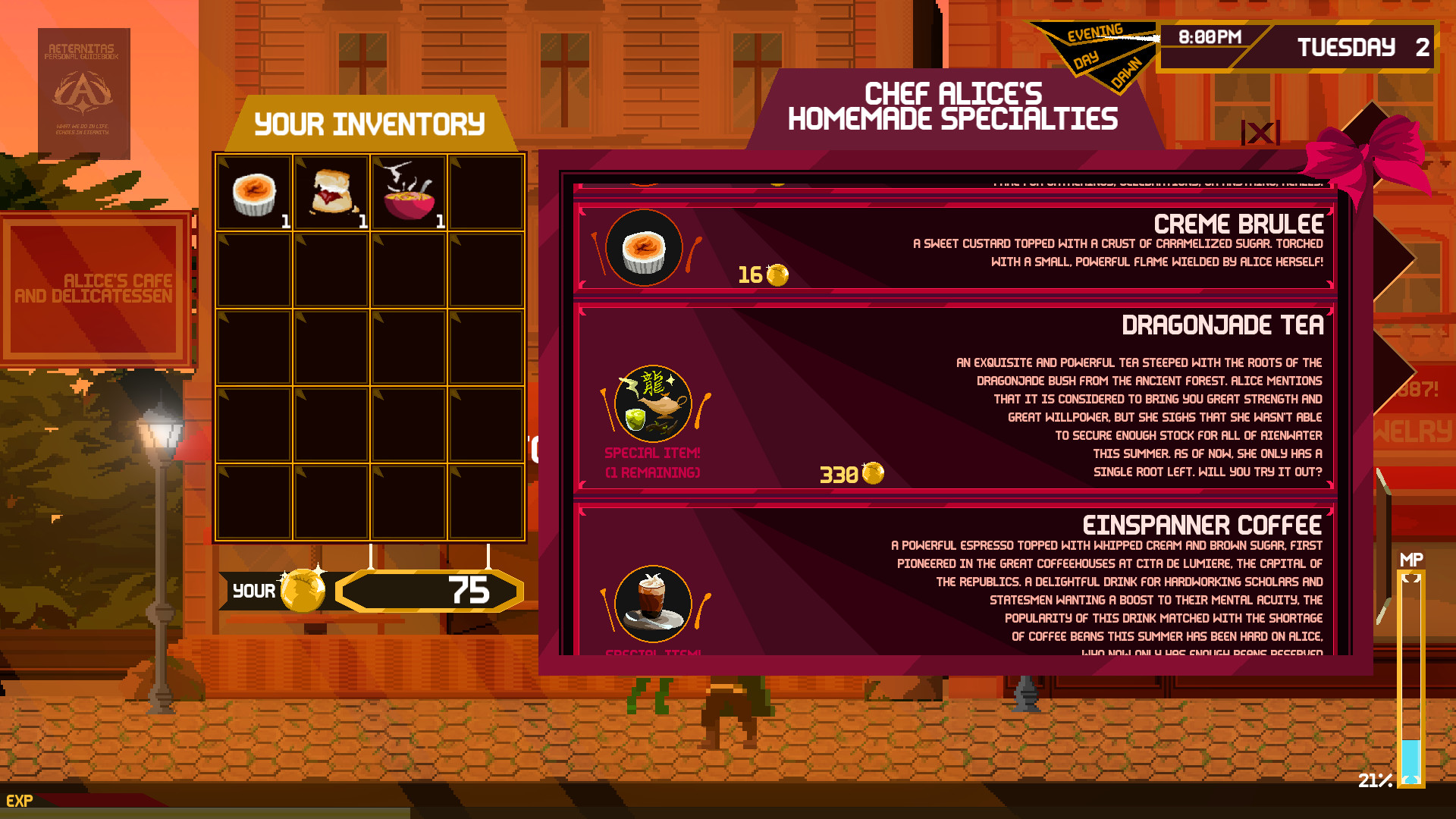The image size is (1456, 819).
Task: Close the shop with the X button
Action: pyautogui.click(x=1260, y=133)
